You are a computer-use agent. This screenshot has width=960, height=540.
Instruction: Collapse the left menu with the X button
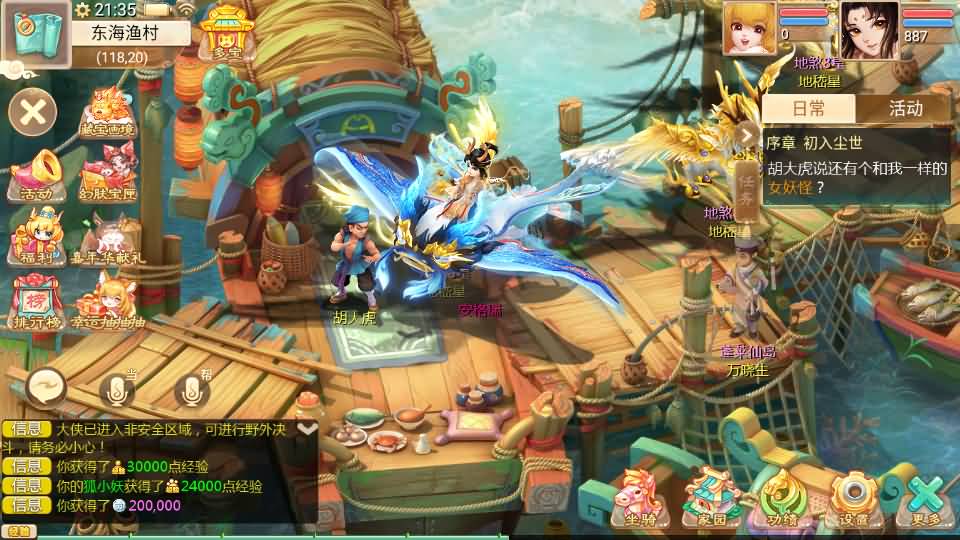(33, 111)
